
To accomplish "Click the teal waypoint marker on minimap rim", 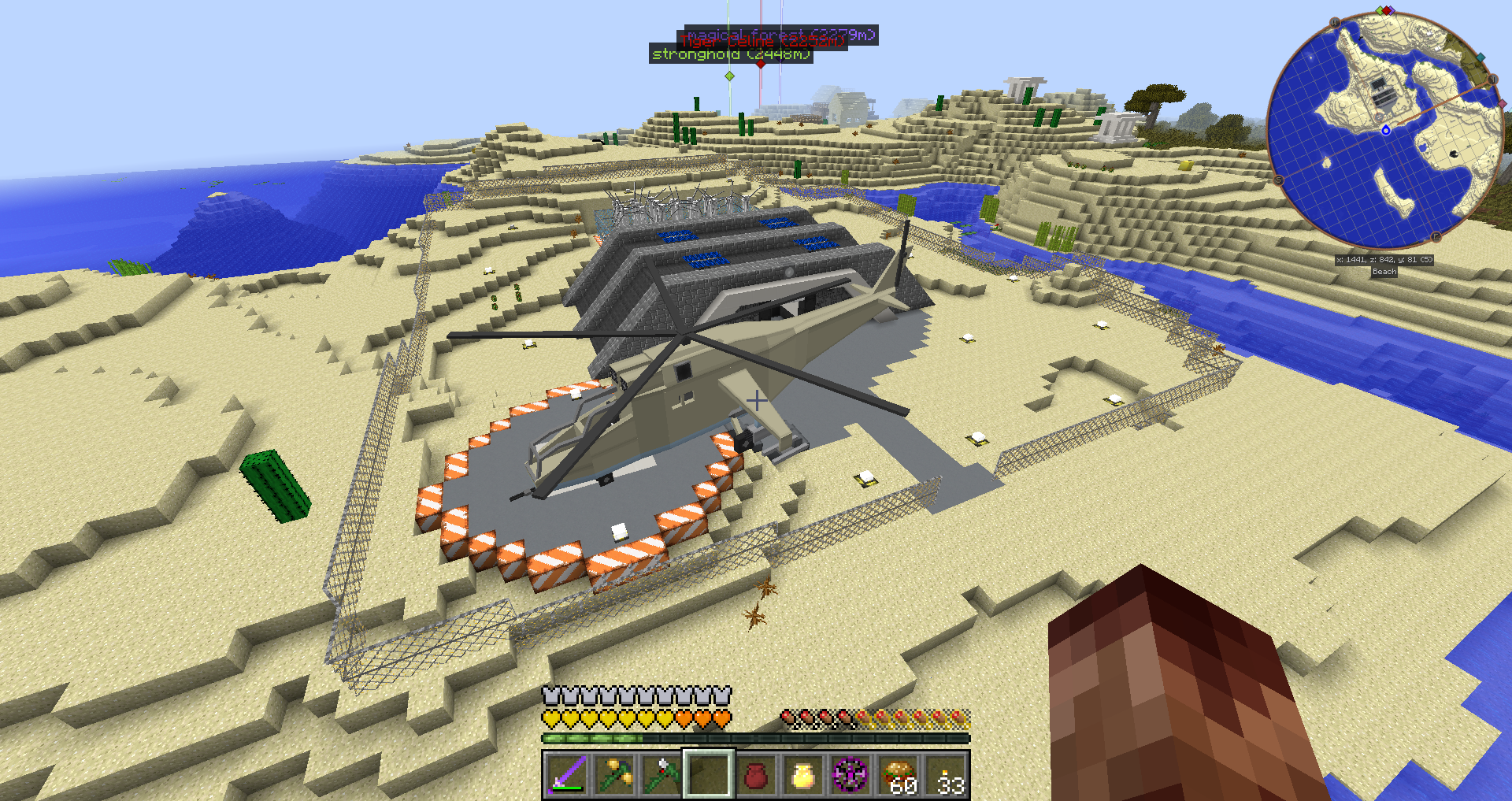I will coord(1480,57).
